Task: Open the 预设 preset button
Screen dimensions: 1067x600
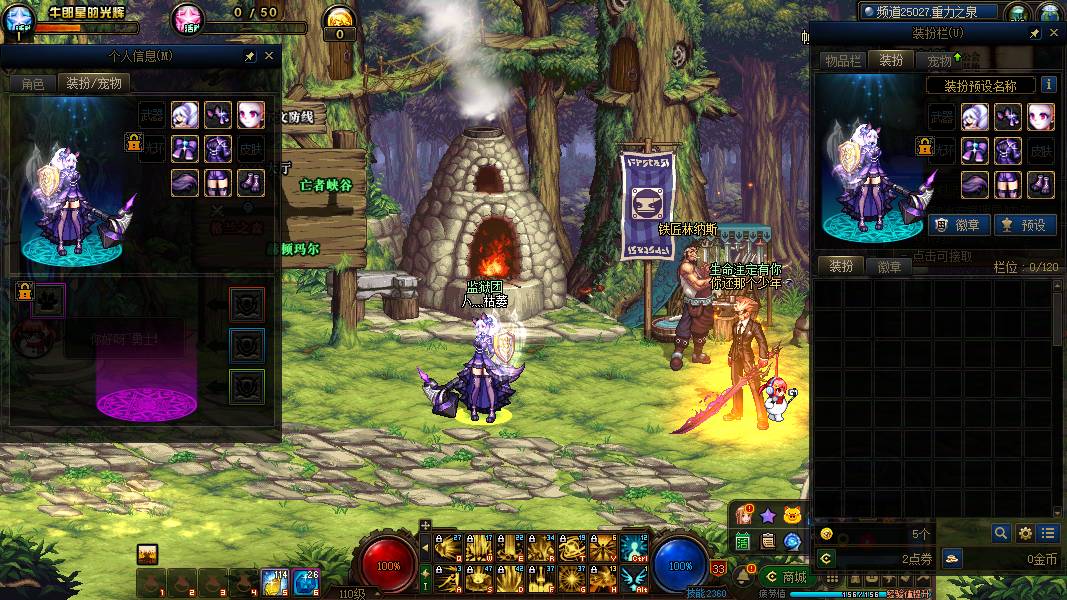Action: click(x=1023, y=225)
